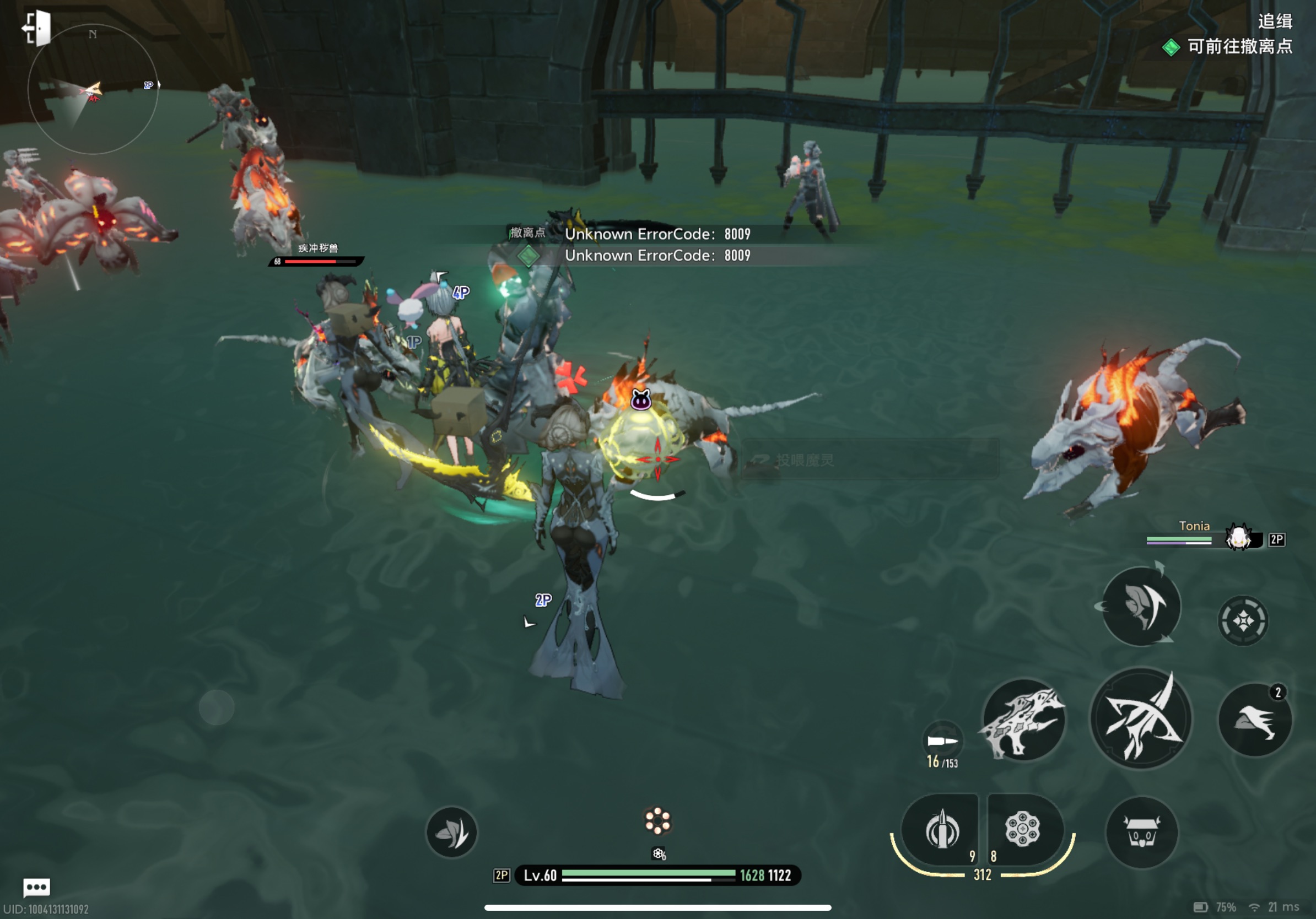The width and height of the screenshot is (1316, 919).
Task: Activate the crosshair lock-on button
Action: (x=1243, y=620)
